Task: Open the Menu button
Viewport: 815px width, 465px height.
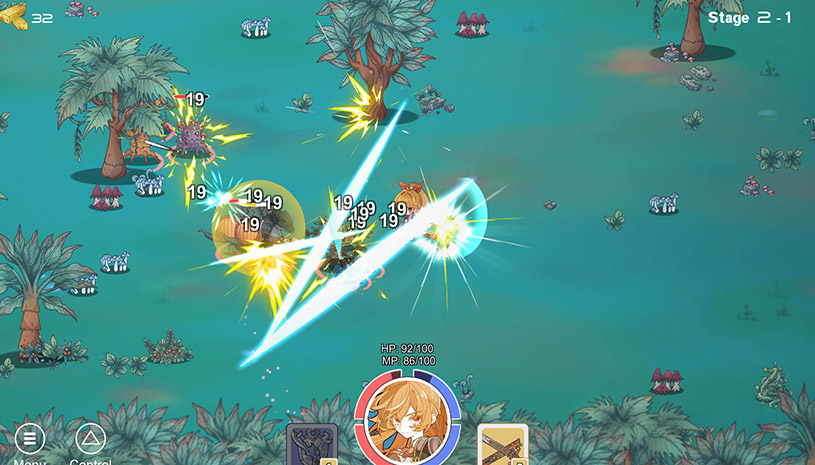Action: pos(29,439)
